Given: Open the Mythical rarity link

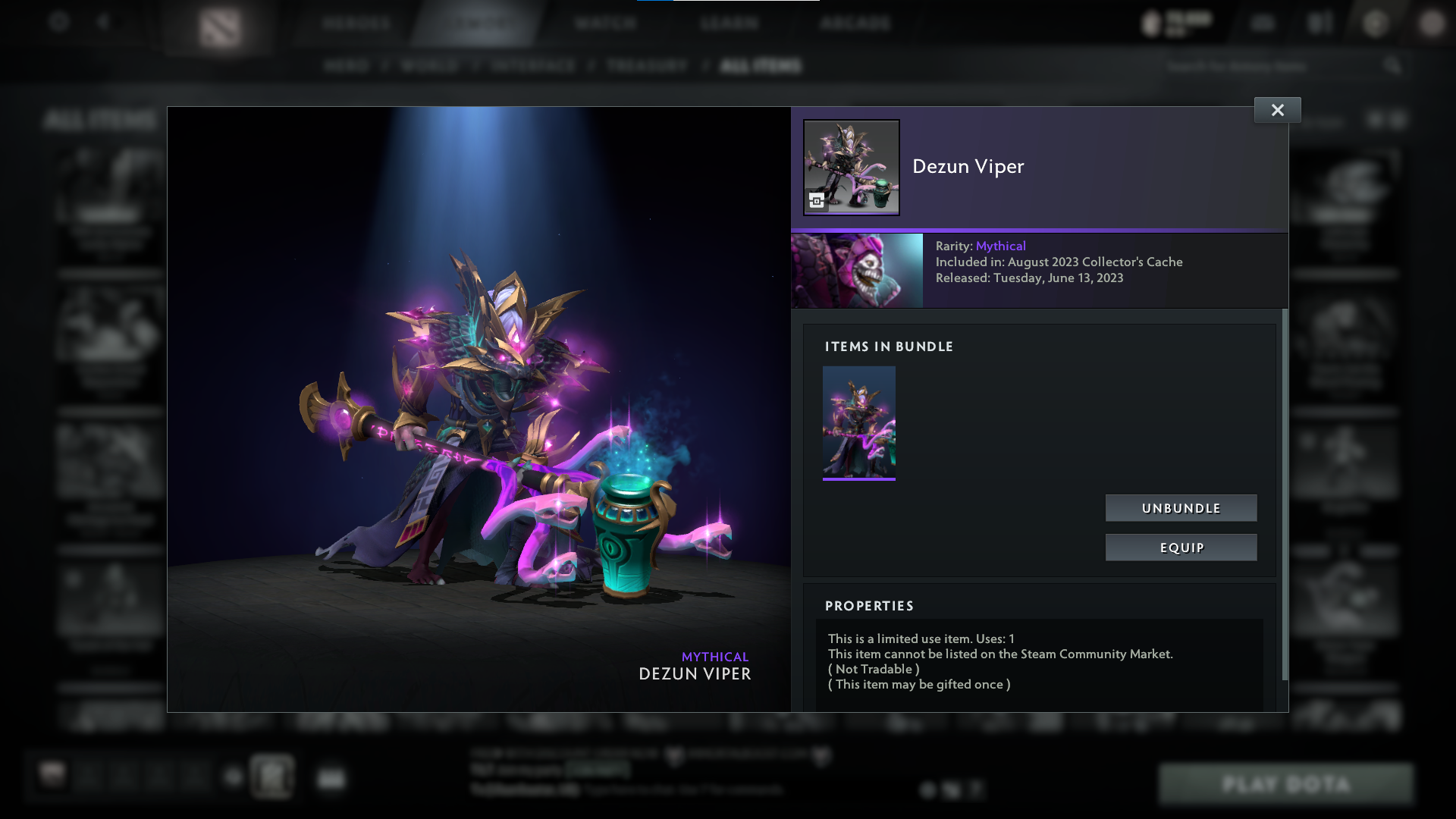Looking at the screenshot, I should [x=1001, y=246].
